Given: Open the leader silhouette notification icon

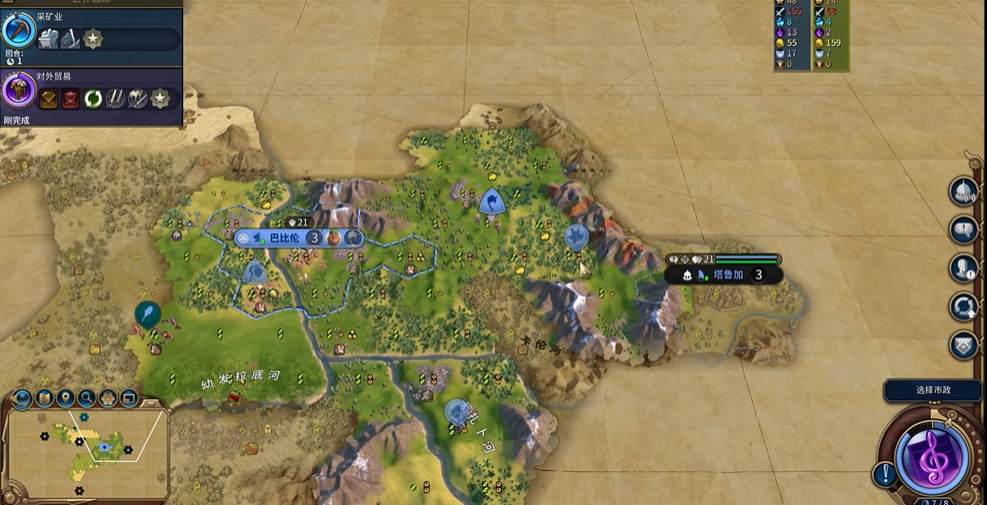Looking at the screenshot, I should coord(962,268).
